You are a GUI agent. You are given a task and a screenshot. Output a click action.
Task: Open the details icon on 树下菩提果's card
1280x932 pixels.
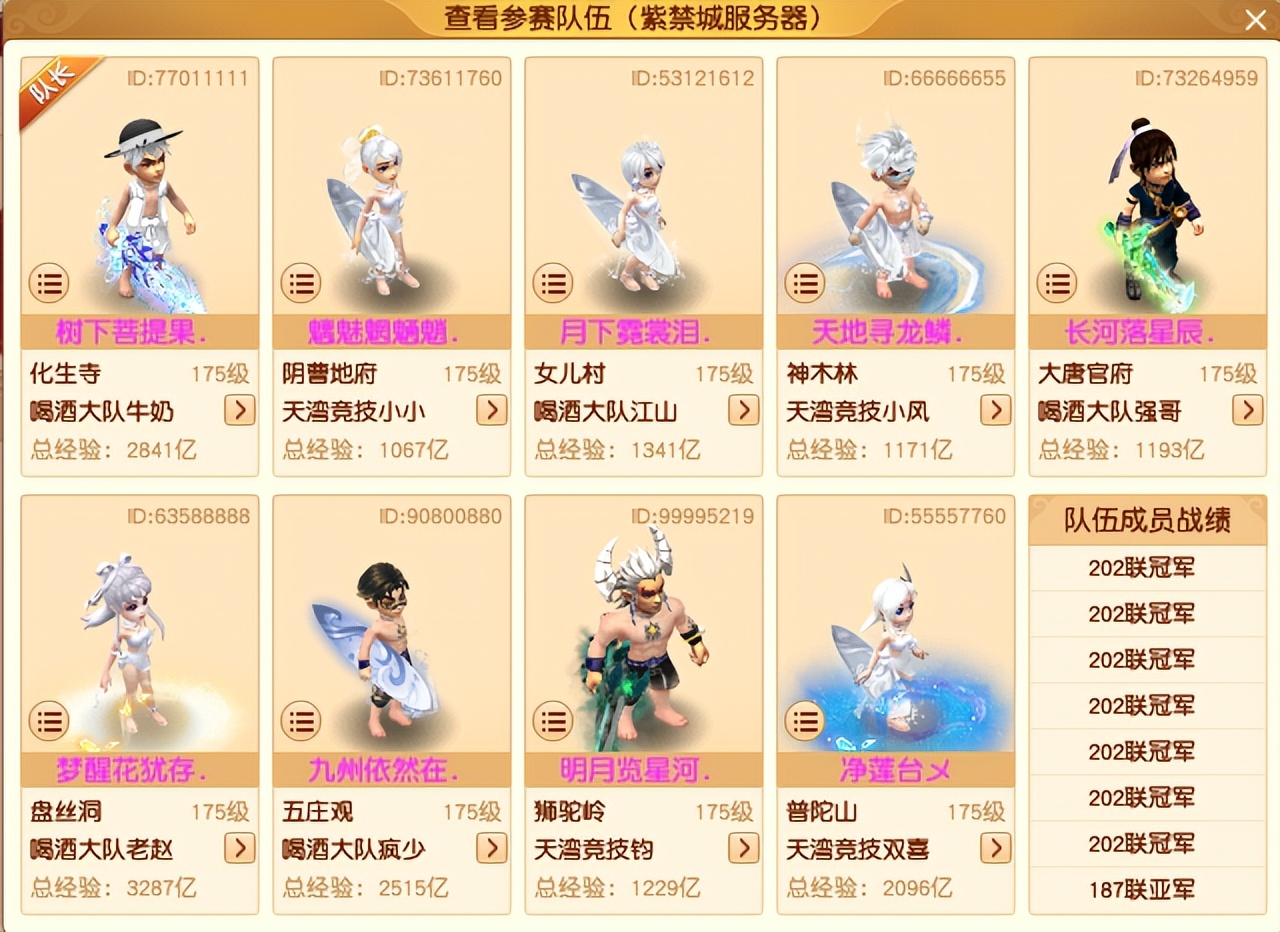(47, 284)
